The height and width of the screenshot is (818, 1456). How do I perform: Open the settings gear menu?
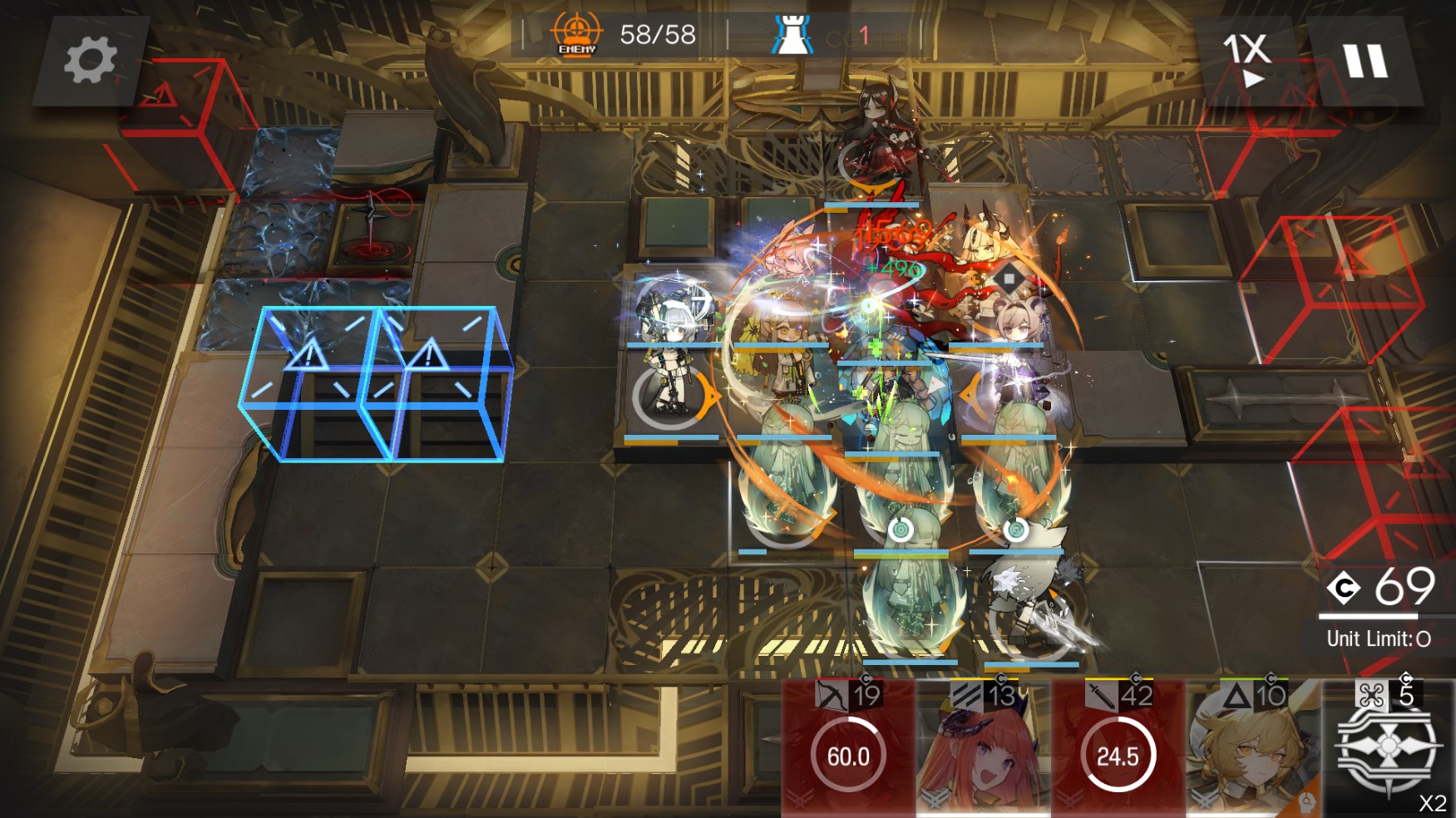90,61
